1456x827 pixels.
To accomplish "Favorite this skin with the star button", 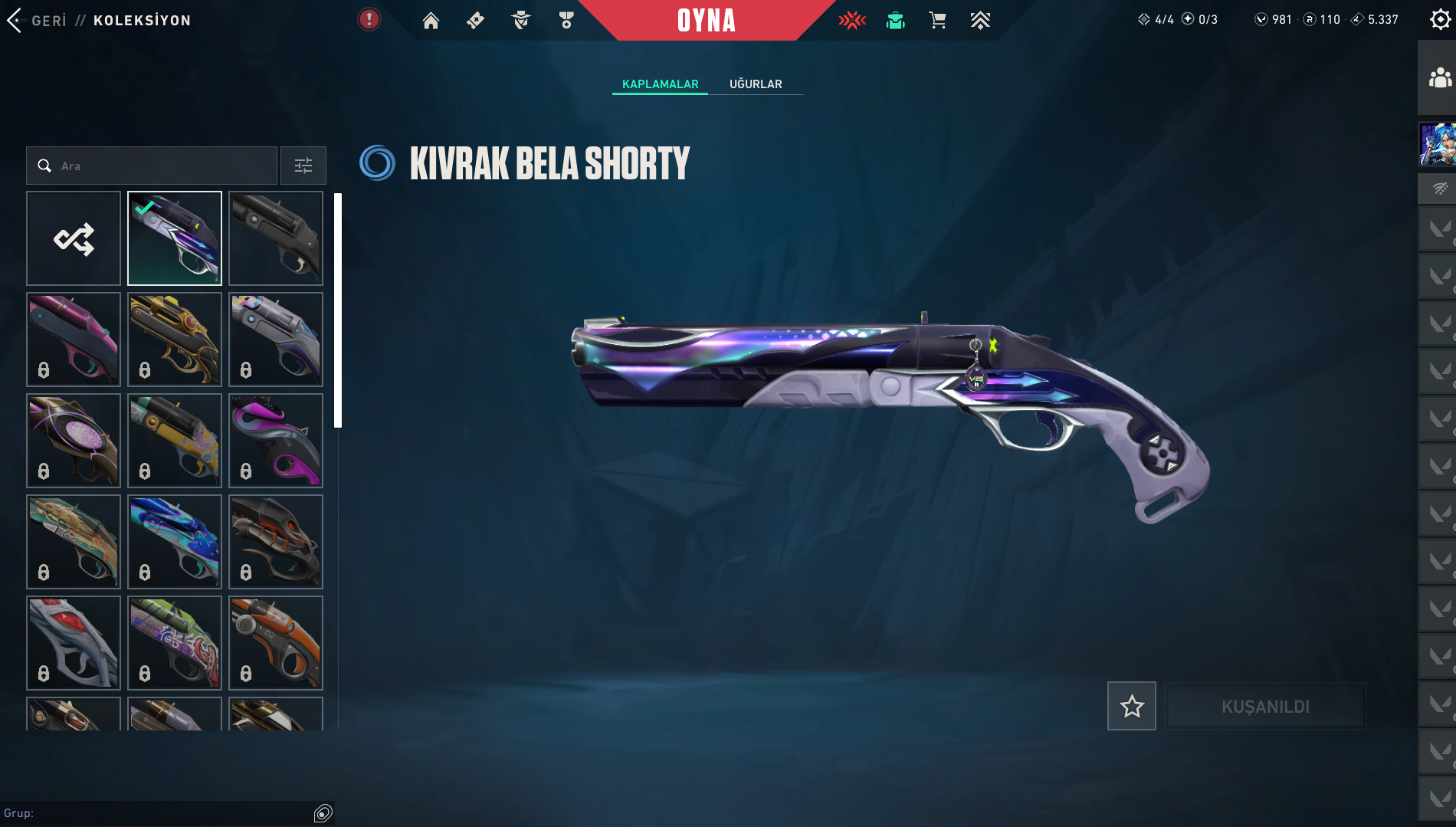I will pyautogui.click(x=1131, y=706).
